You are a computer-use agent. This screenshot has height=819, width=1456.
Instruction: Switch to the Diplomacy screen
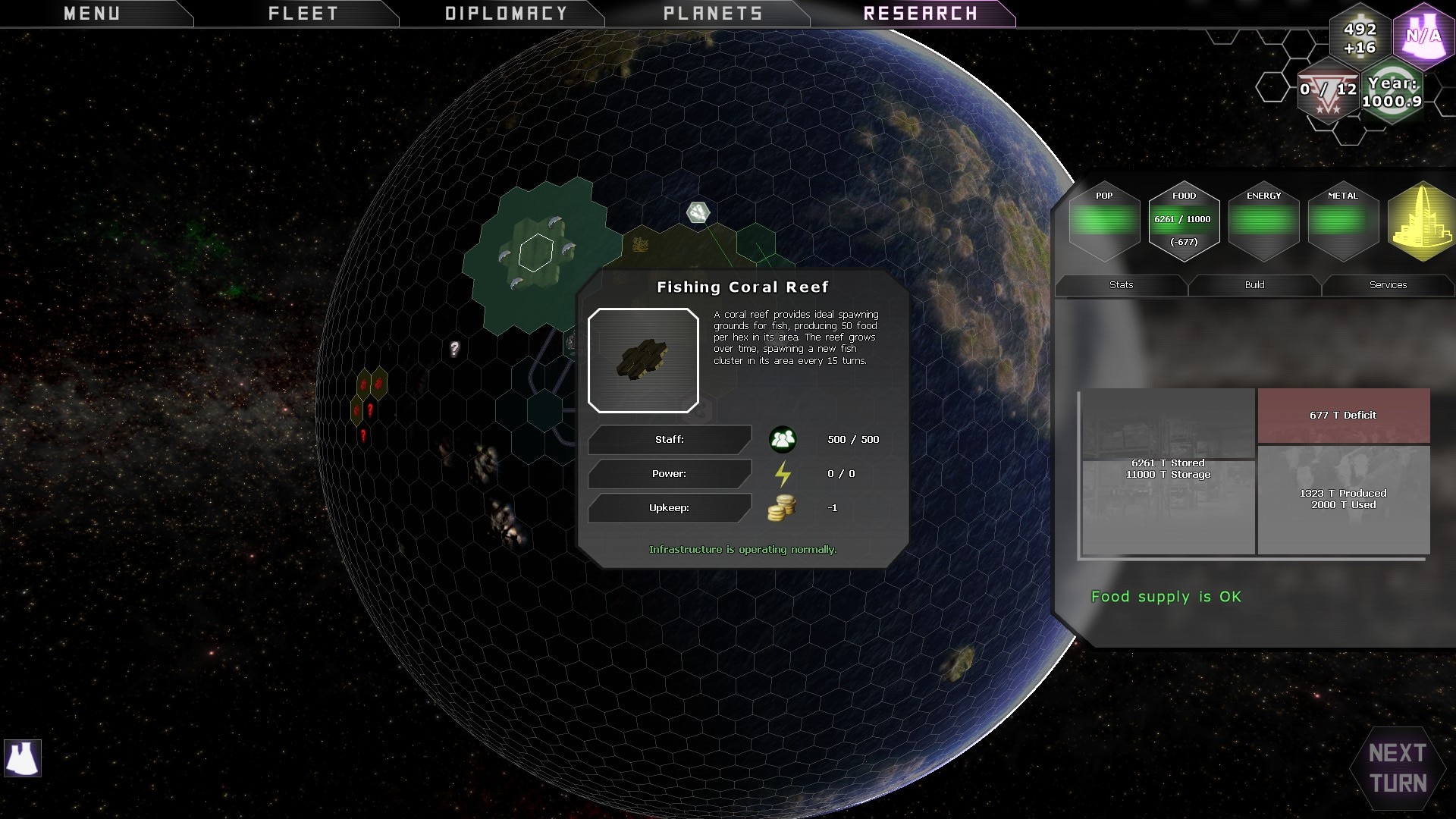tap(506, 14)
